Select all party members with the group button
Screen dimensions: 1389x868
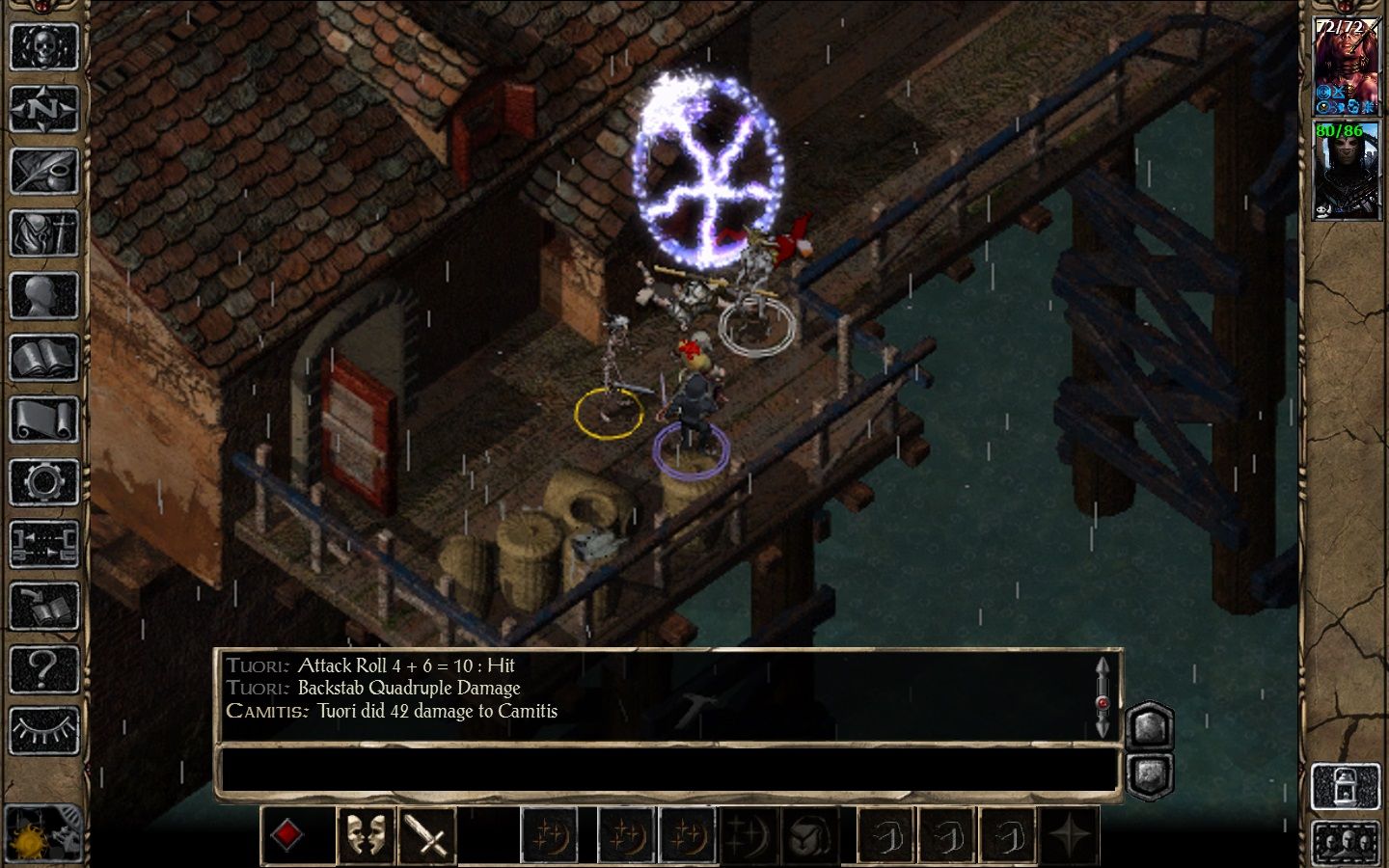(1345, 842)
